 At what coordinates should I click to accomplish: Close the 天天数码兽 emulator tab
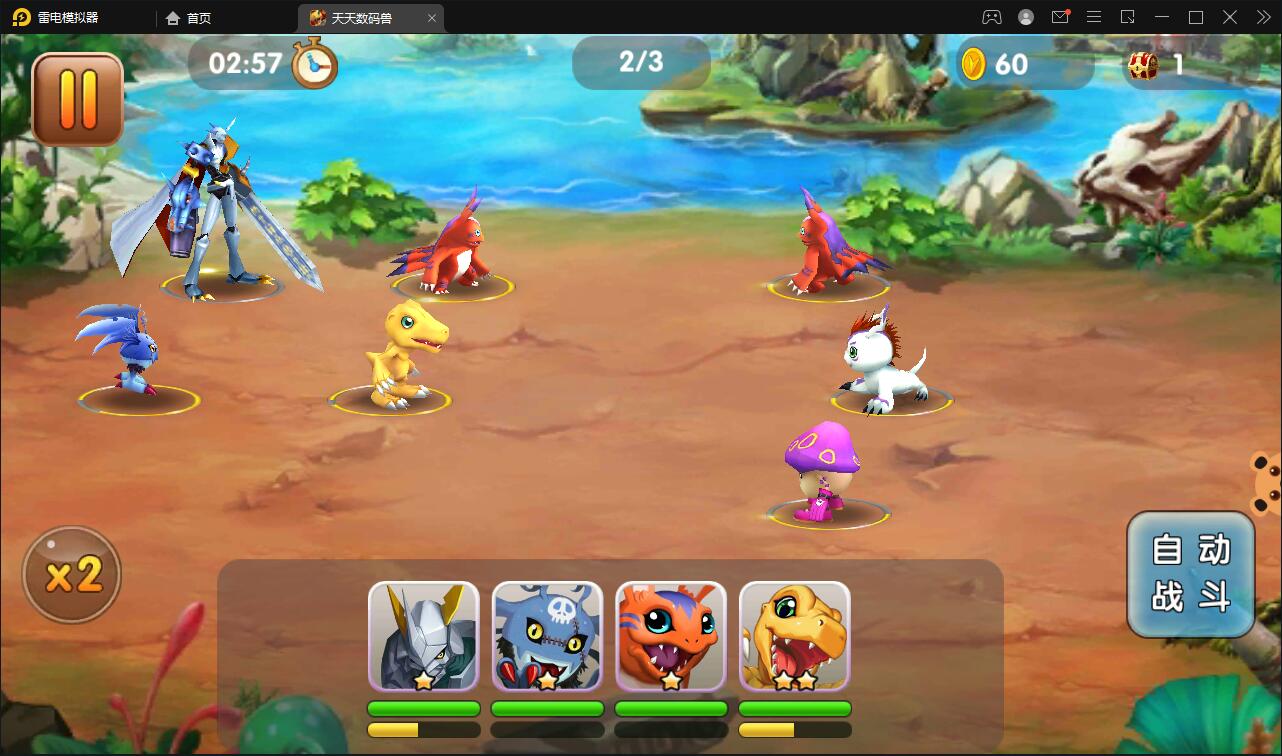(x=432, y=18)
